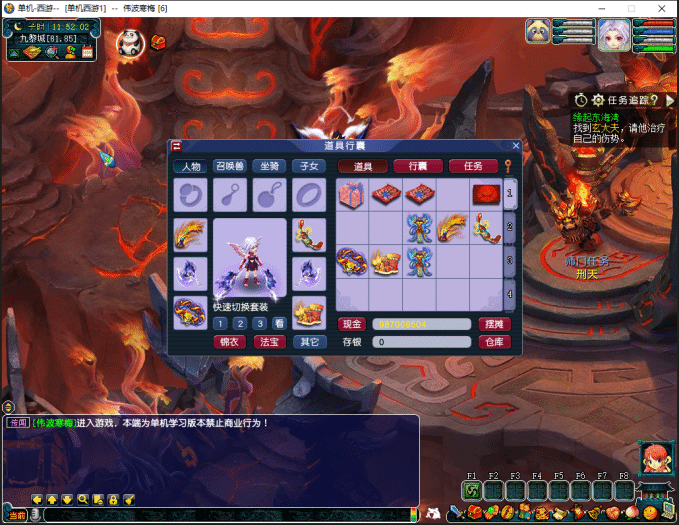The width and height of the screenshot is (679, 525).
Task: Click the 其它 button
Action: [309, 342]
